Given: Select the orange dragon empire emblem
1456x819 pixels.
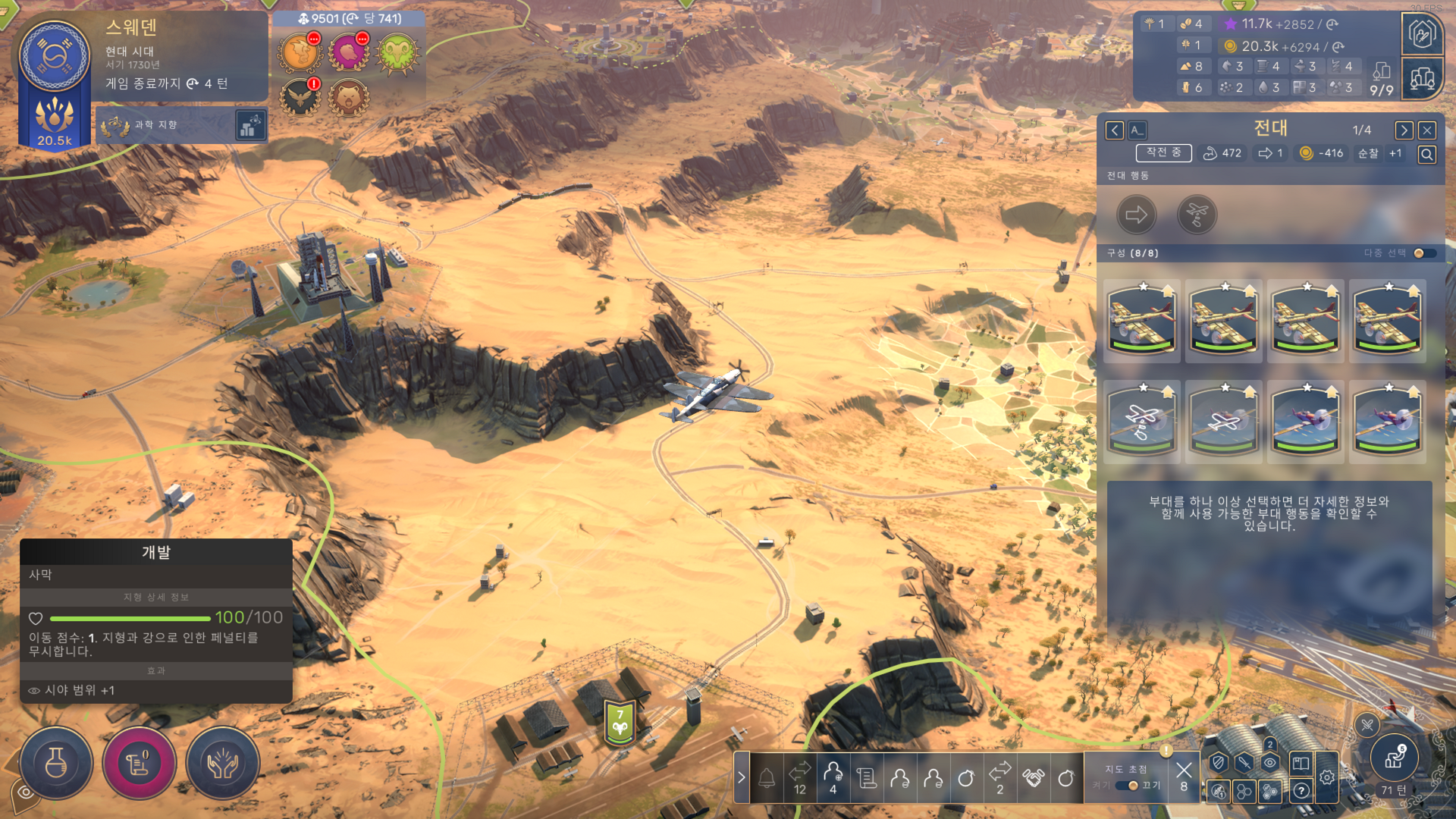Looking at the screenshot, I should (x=300, y=53).
